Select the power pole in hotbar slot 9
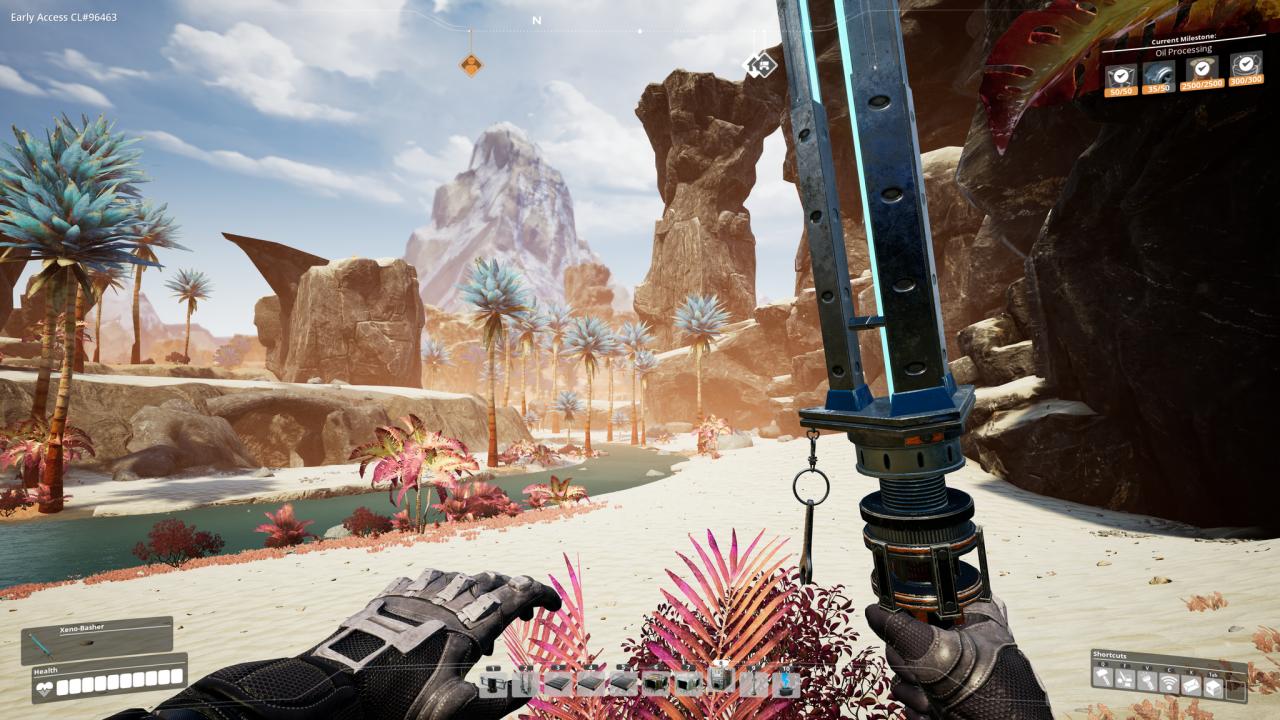 coord(754,683)
